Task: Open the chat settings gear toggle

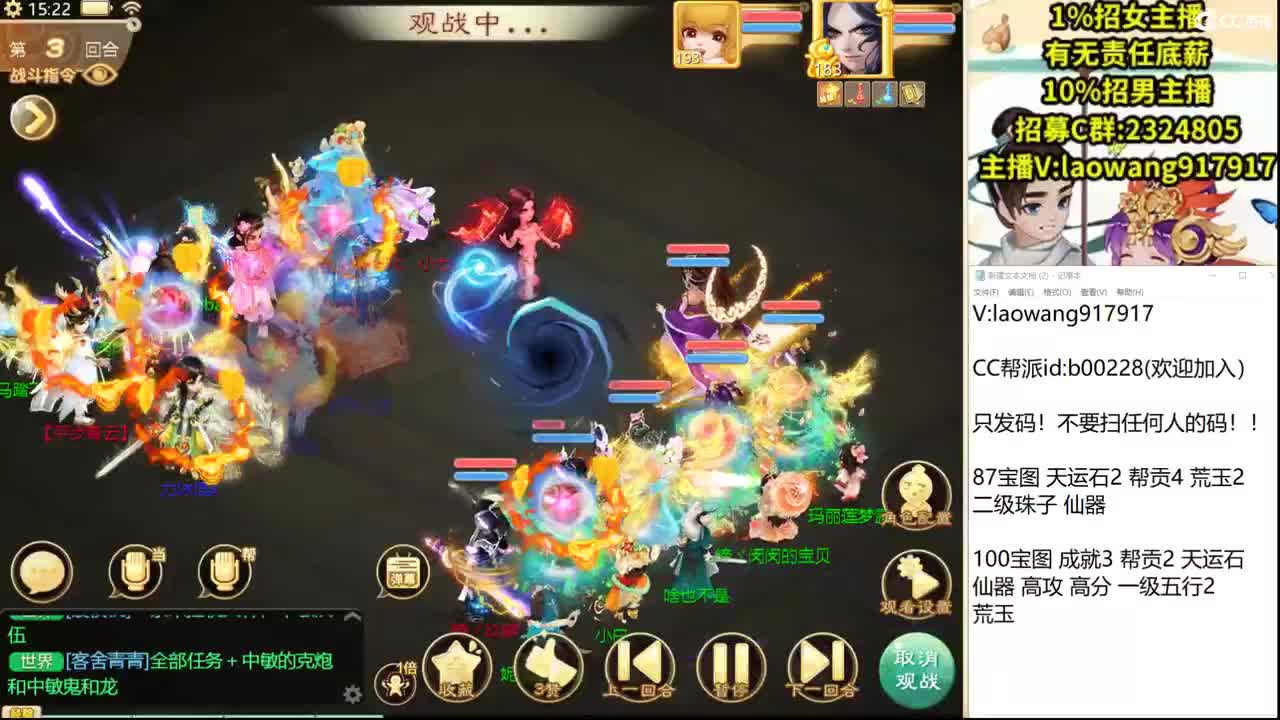Action: (x=352, y=694)
